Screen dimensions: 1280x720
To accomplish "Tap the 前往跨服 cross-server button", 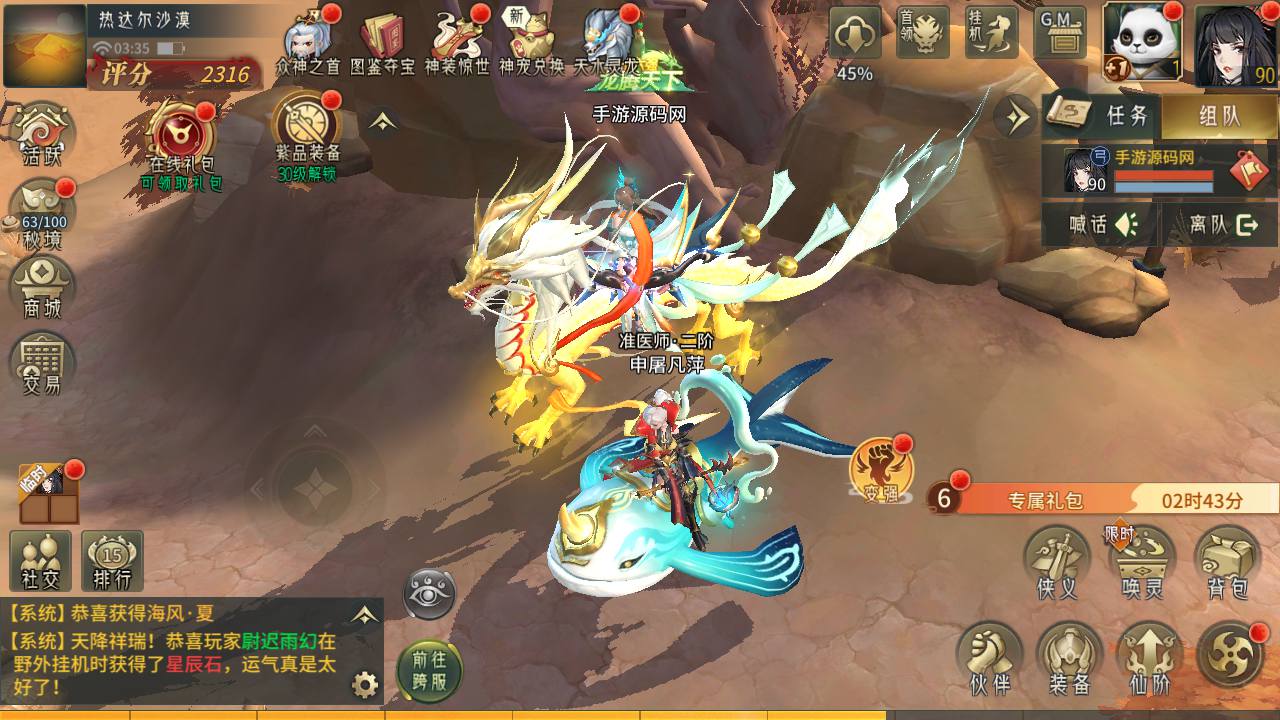I will click(429, 670).
